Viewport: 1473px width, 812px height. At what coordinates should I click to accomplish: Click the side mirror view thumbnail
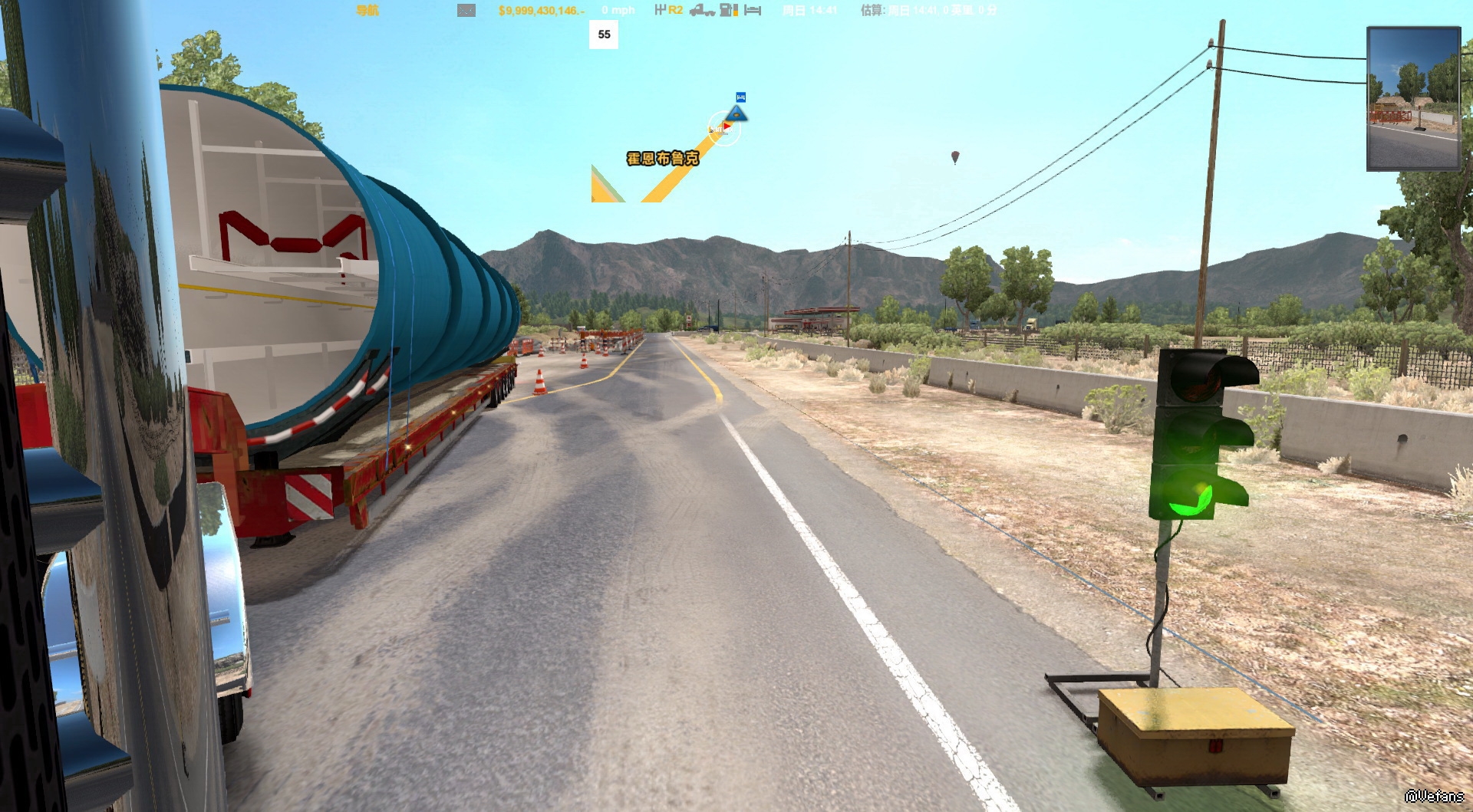1413,98
